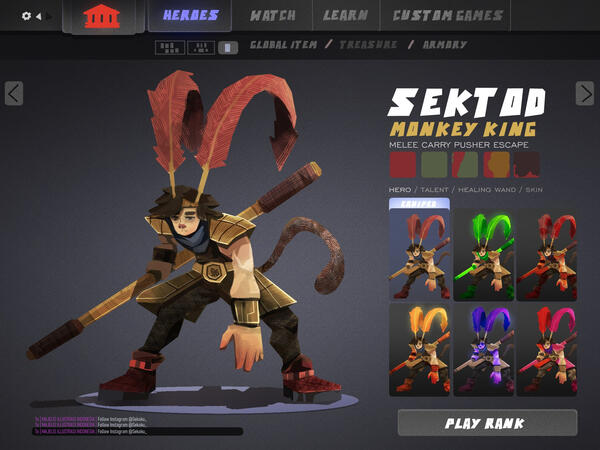Screen dimensions: 600x450
Task: Go to the red home building icon
Action: [99, 17]
